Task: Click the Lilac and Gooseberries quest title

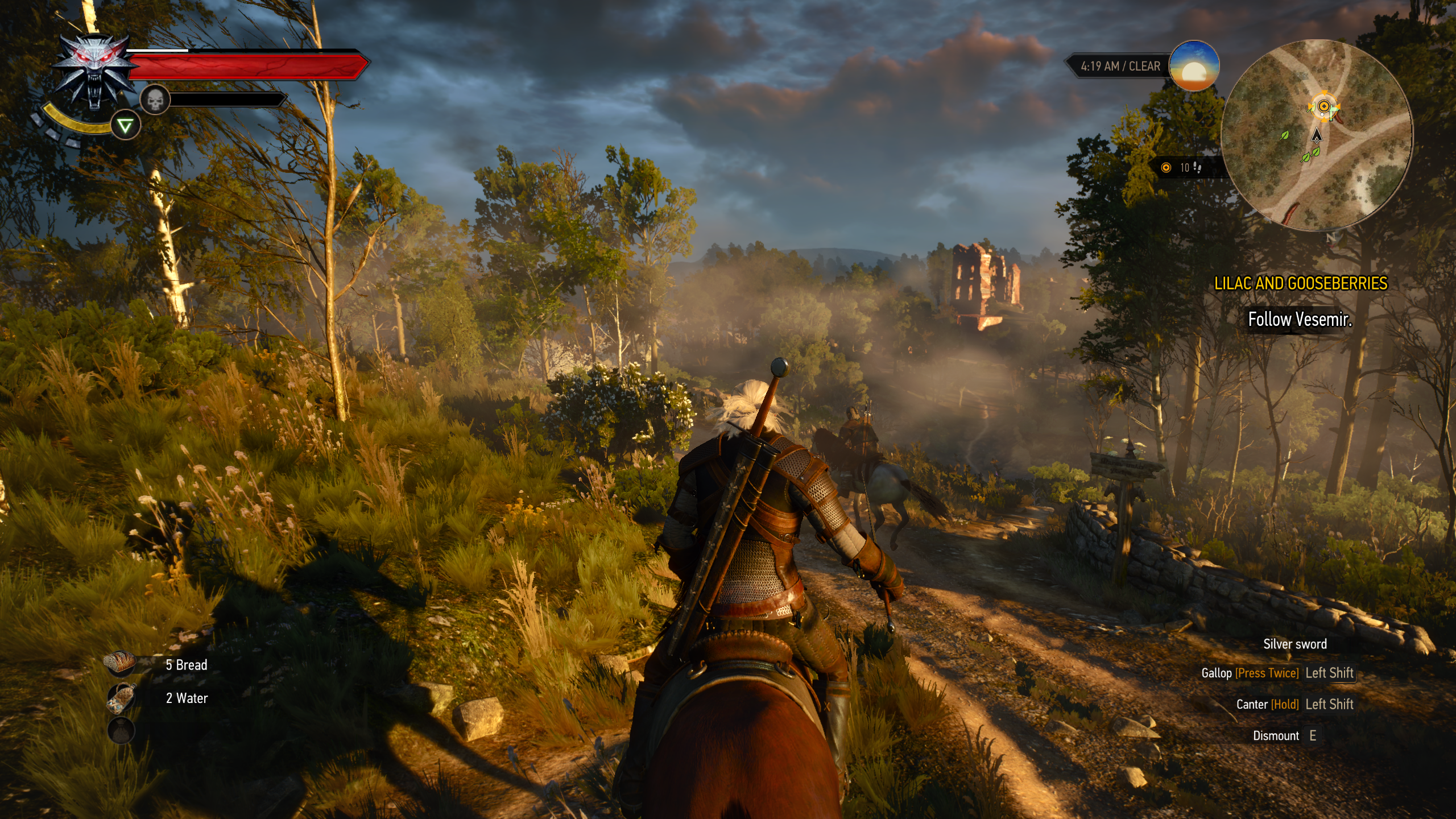Action: pyautogui.click(x=1301, y=283)
